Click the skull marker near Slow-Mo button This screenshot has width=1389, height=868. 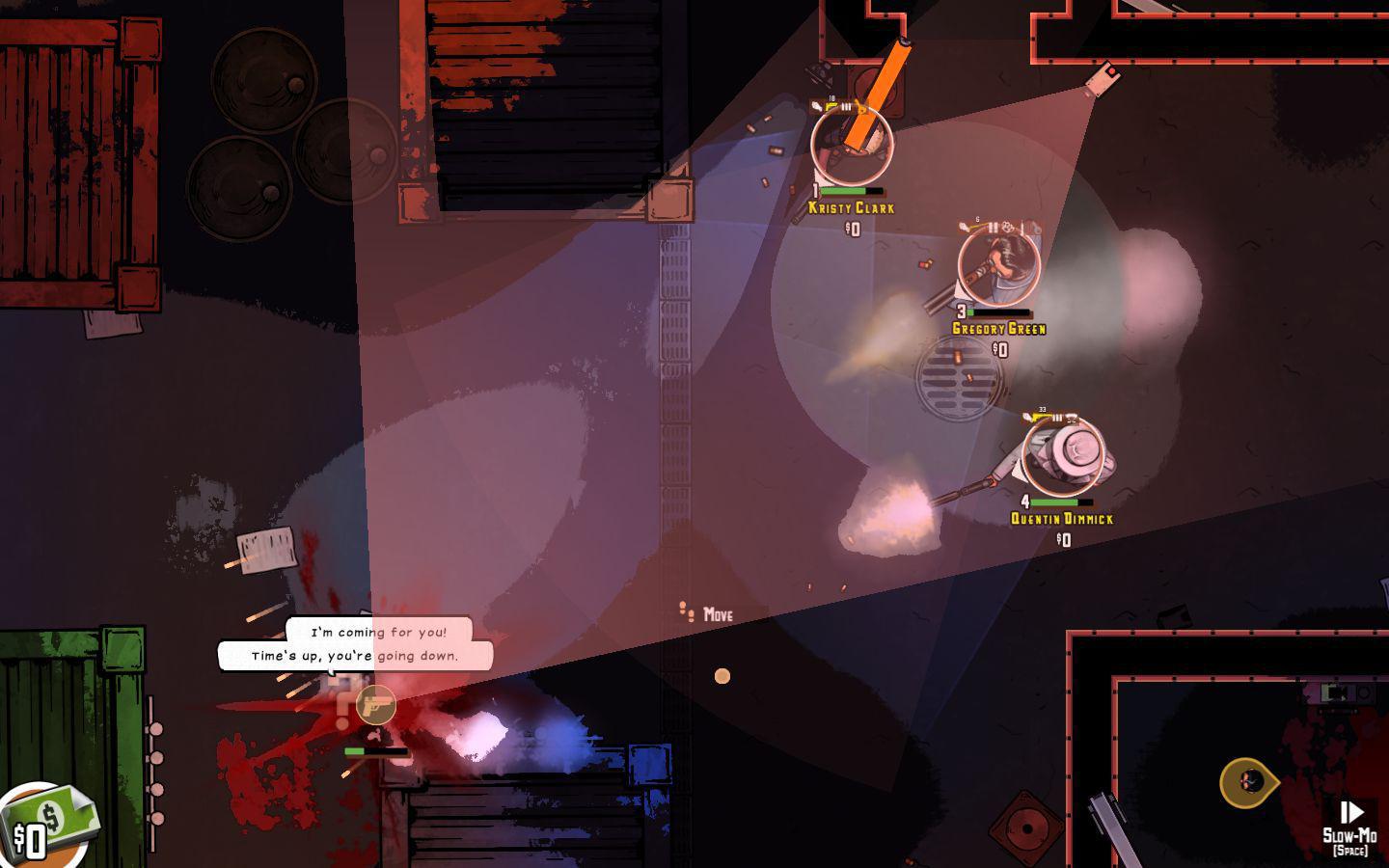1249,781
